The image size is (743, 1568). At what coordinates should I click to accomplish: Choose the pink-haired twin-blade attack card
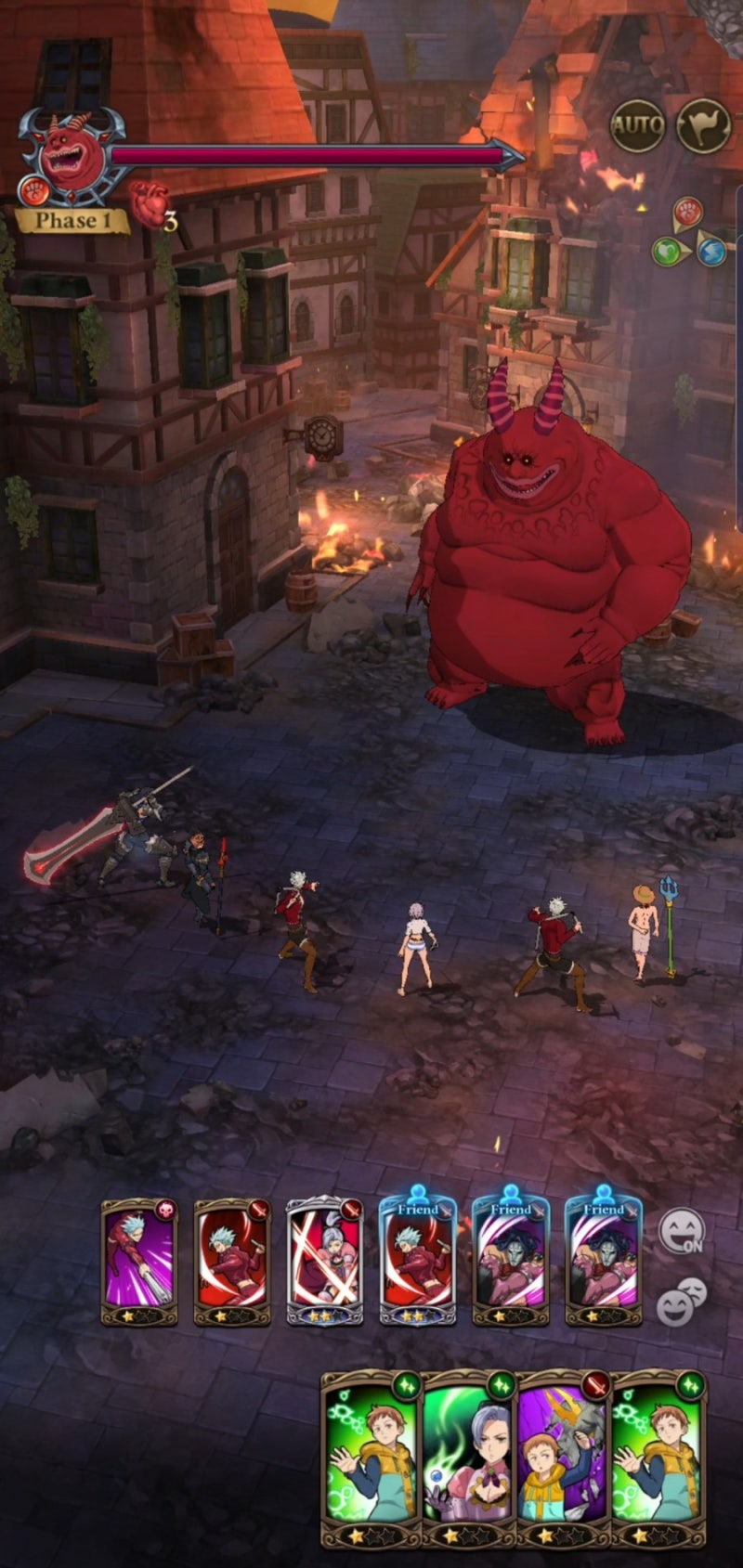[x=324, y=1261]
